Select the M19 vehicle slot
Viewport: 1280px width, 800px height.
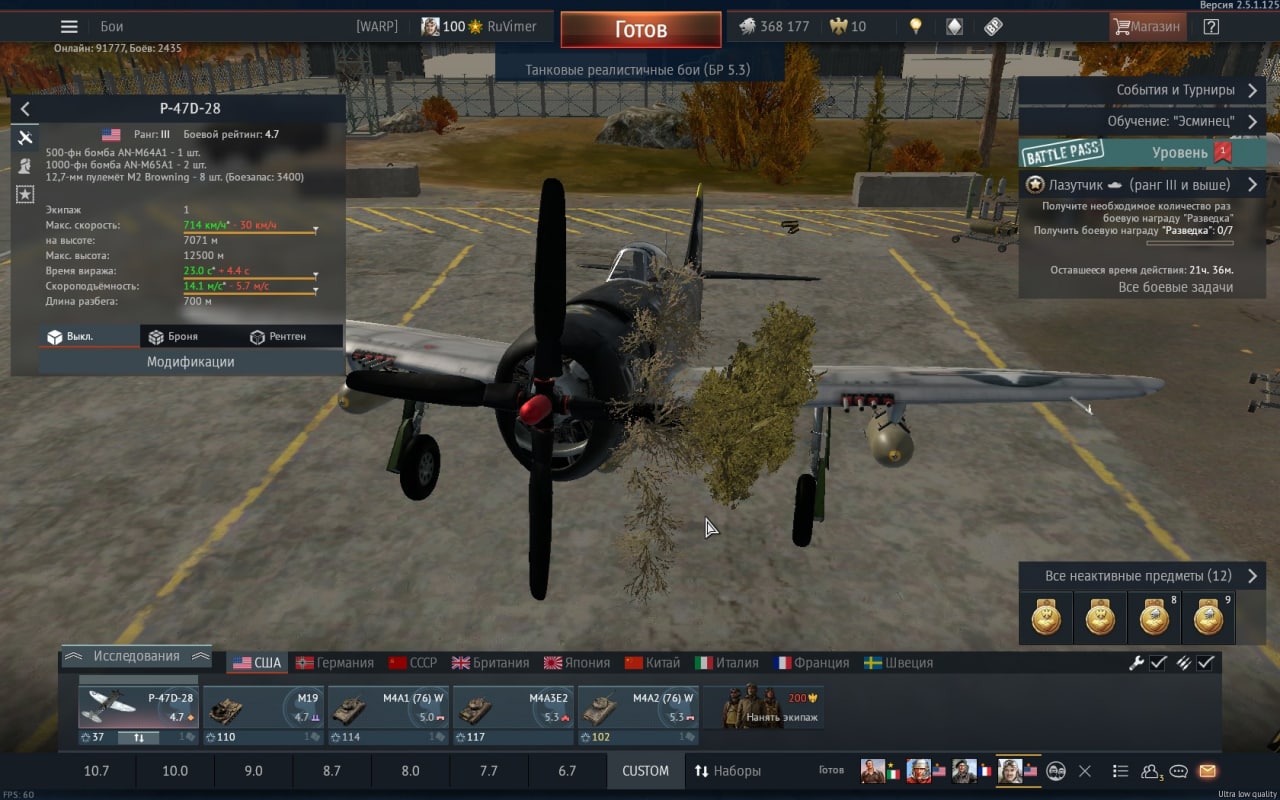point(264,708)
